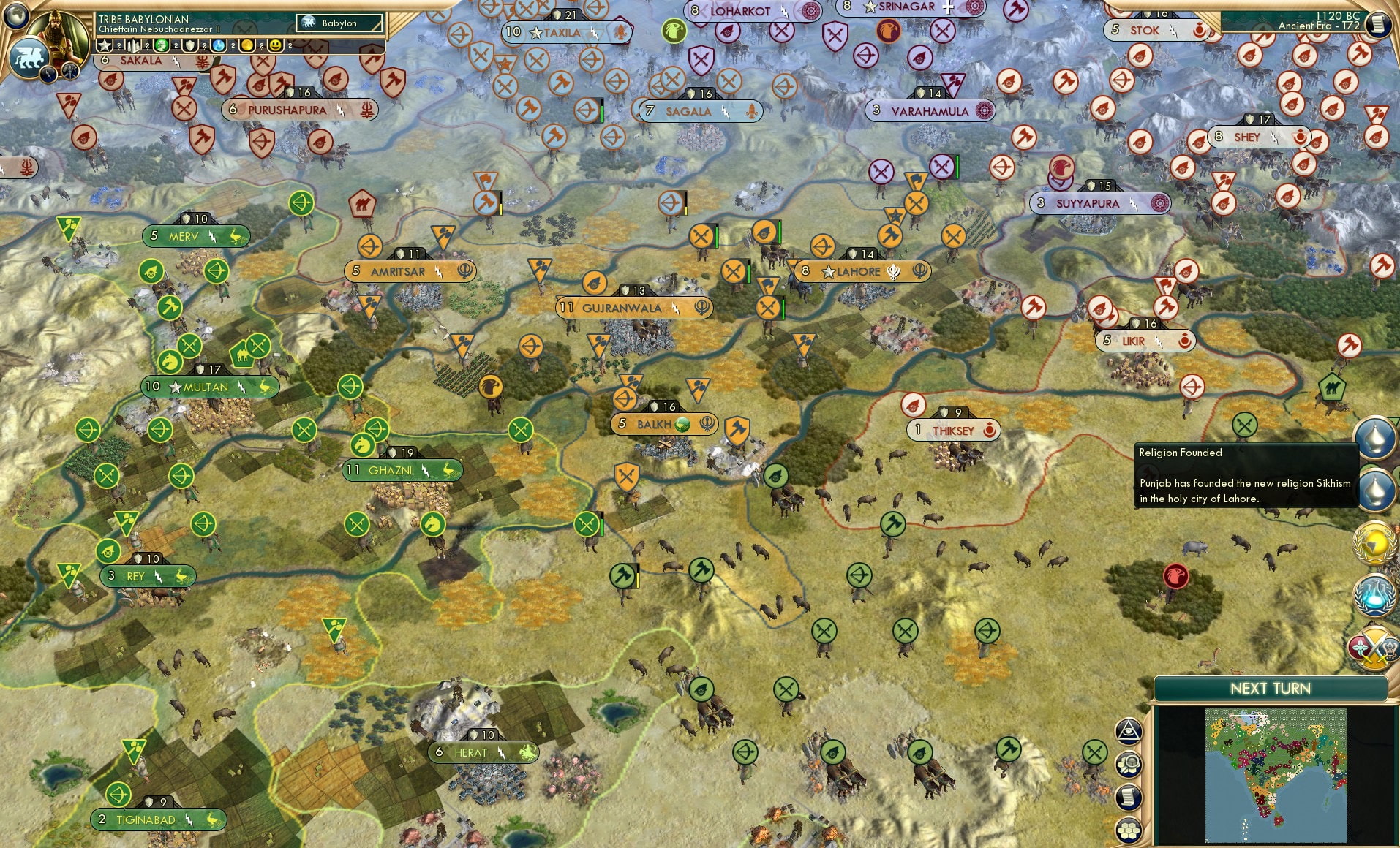Open the Babylon civilization selector dropdown
Viewport: 1400px width, 848px height.
340,23
